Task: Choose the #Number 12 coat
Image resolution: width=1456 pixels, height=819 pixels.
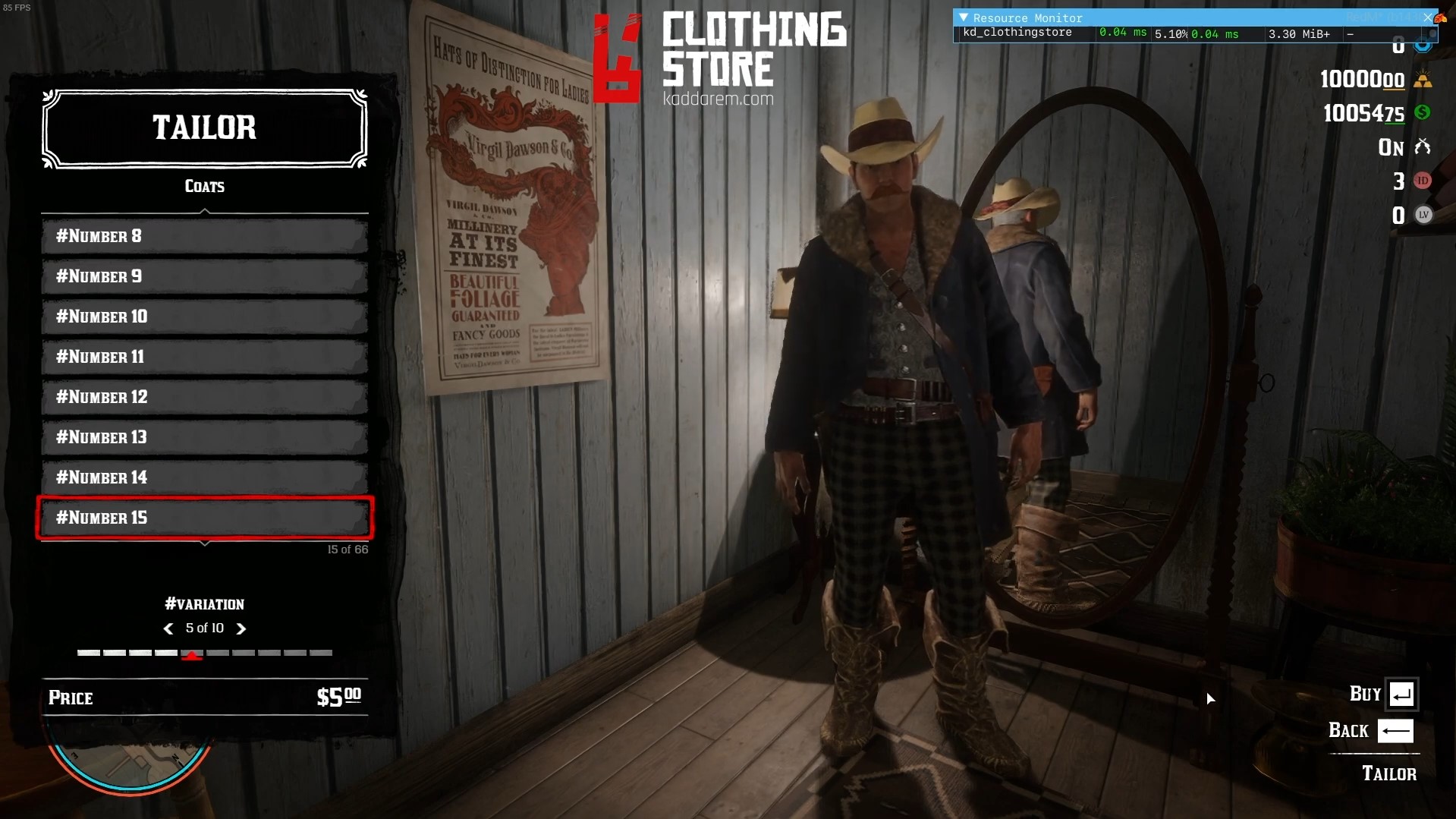Action: 205,397
